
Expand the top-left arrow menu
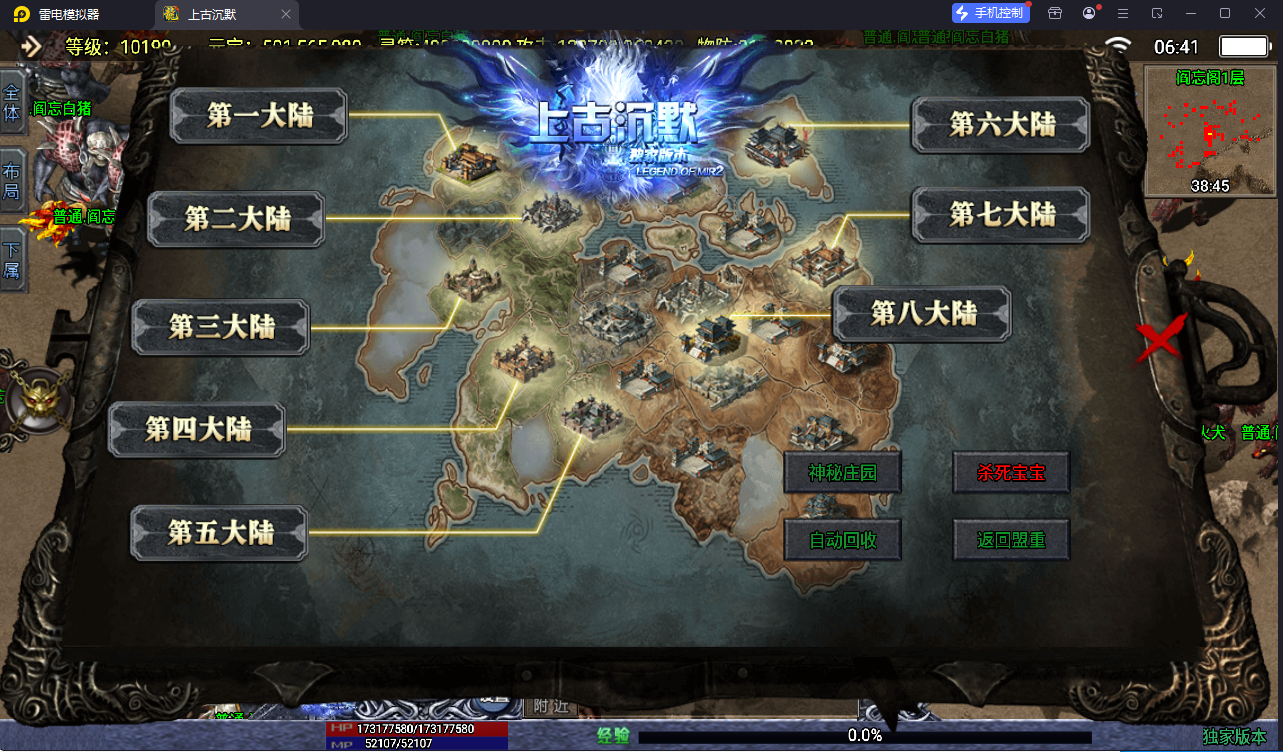click(x=31, y=46)
